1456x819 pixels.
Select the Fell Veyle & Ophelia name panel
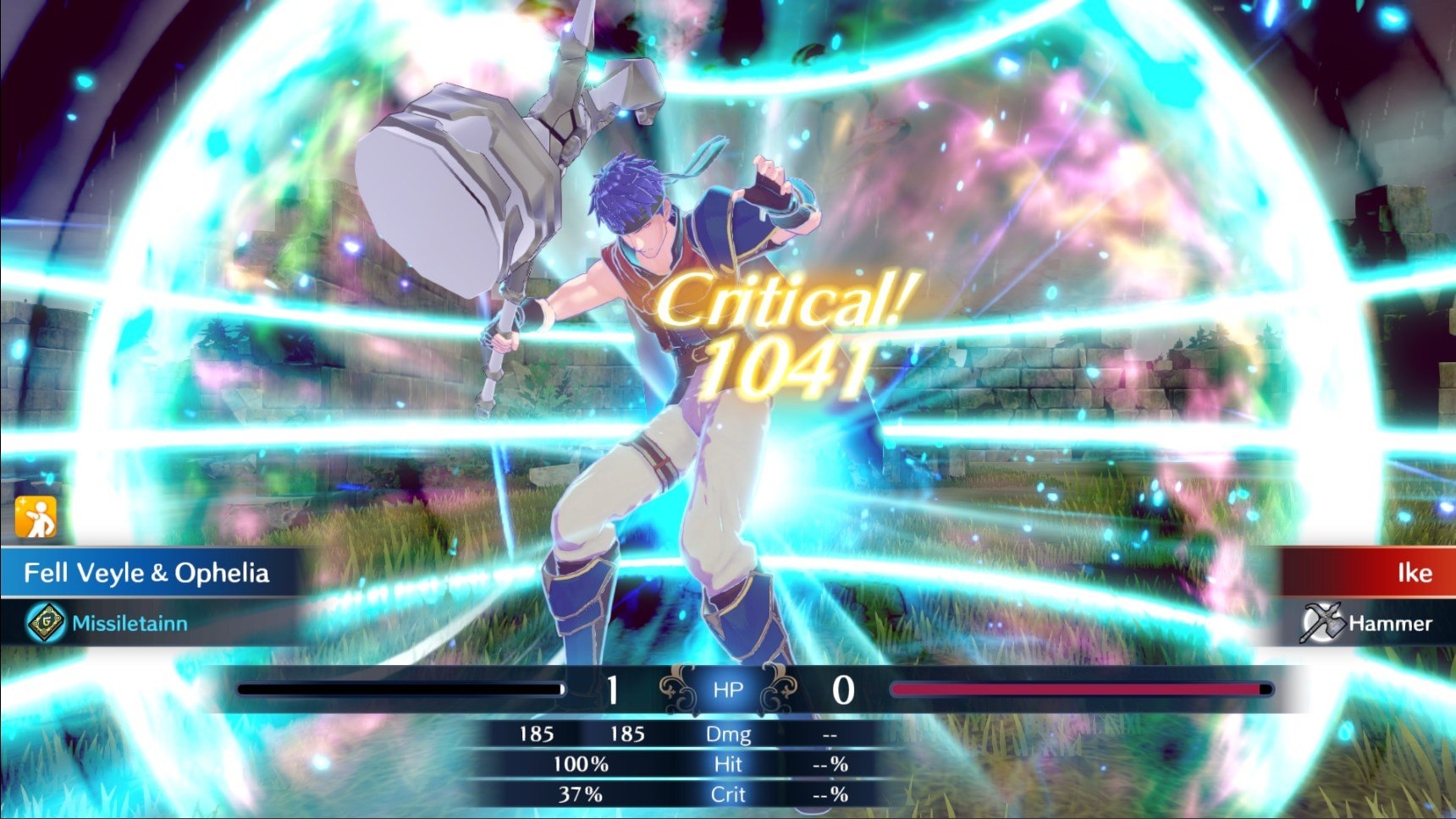[x=146, y=573]
